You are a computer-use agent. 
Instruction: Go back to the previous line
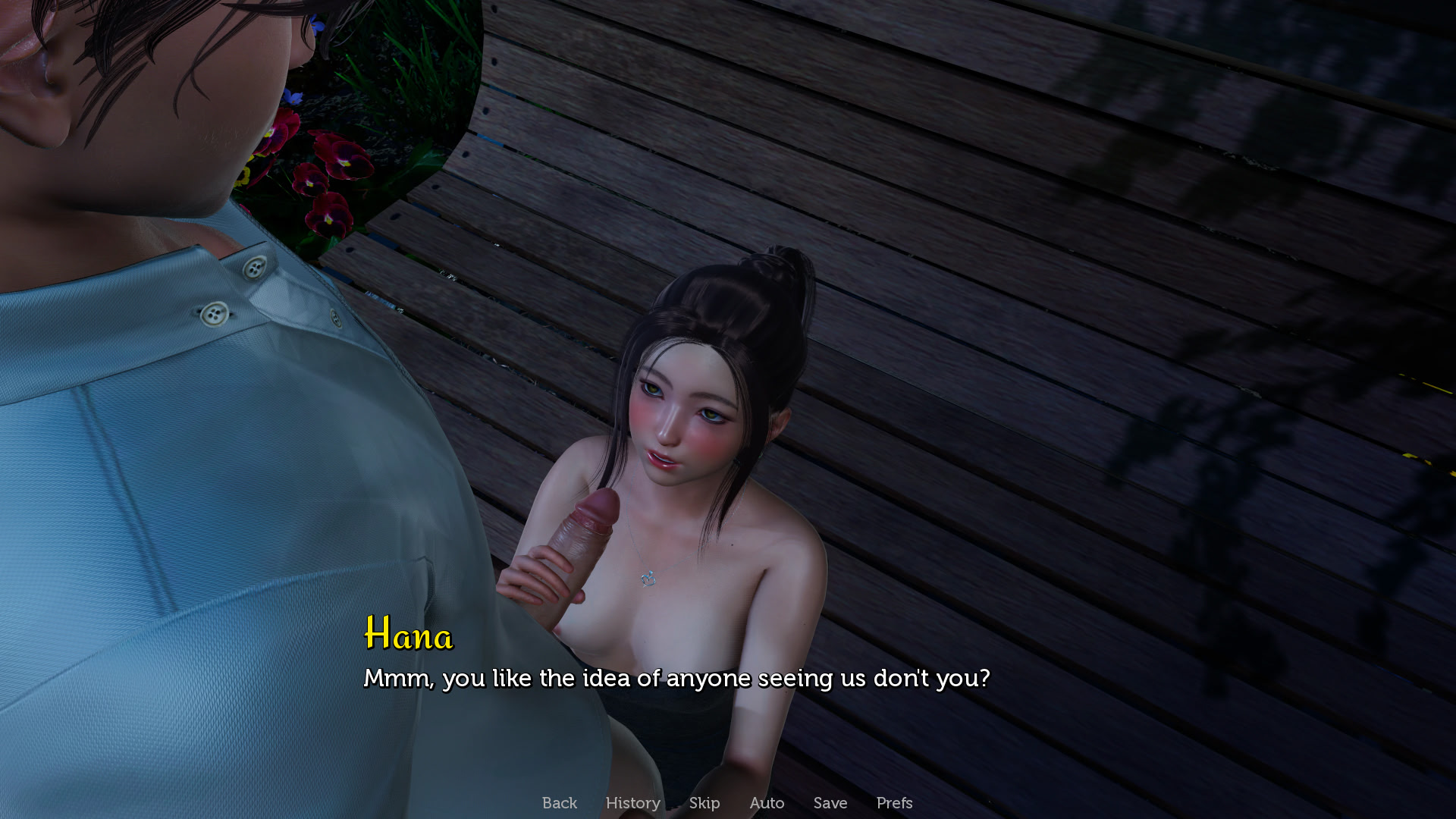[x=559, y=802]
